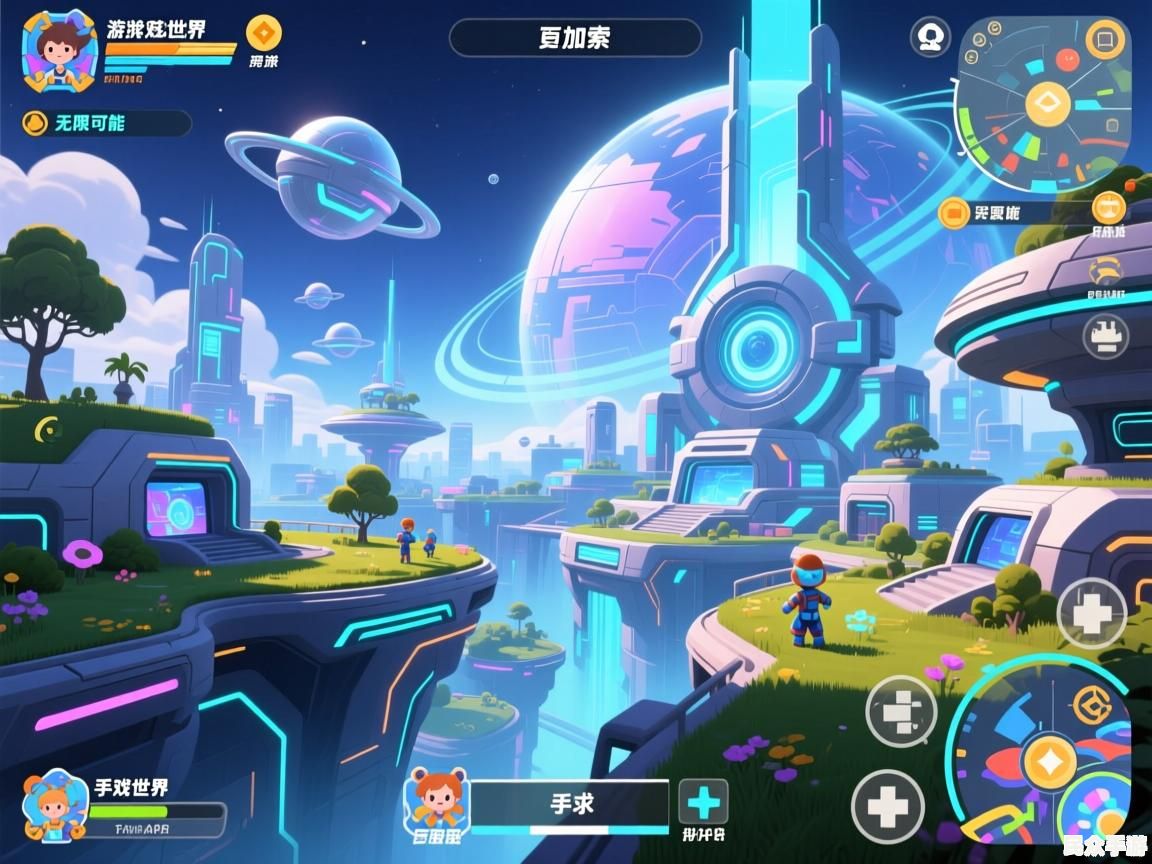Open the 手戏世界 character portrait bottom-left
This screenshot has width=1152, height=864.
52,802
